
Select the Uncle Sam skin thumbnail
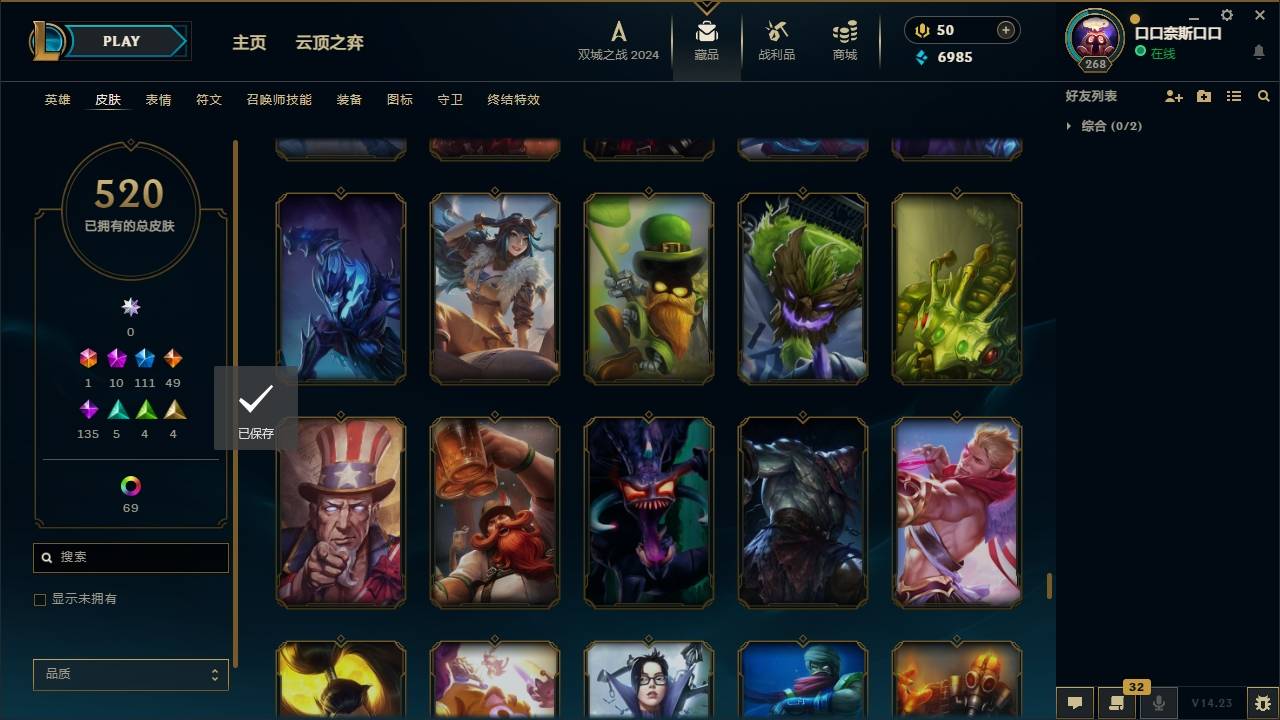coord(340,512)
